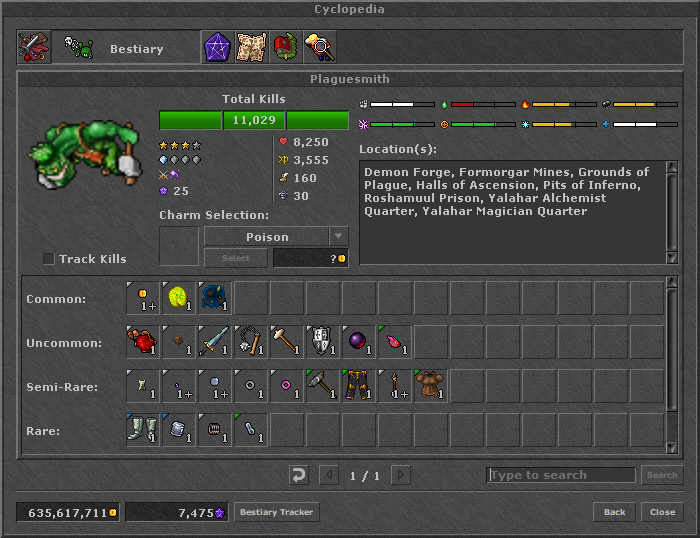Select the gold coin loot slot
This screenshot has height=538, width=700.
pyautogui.click(x=144, y=299)
